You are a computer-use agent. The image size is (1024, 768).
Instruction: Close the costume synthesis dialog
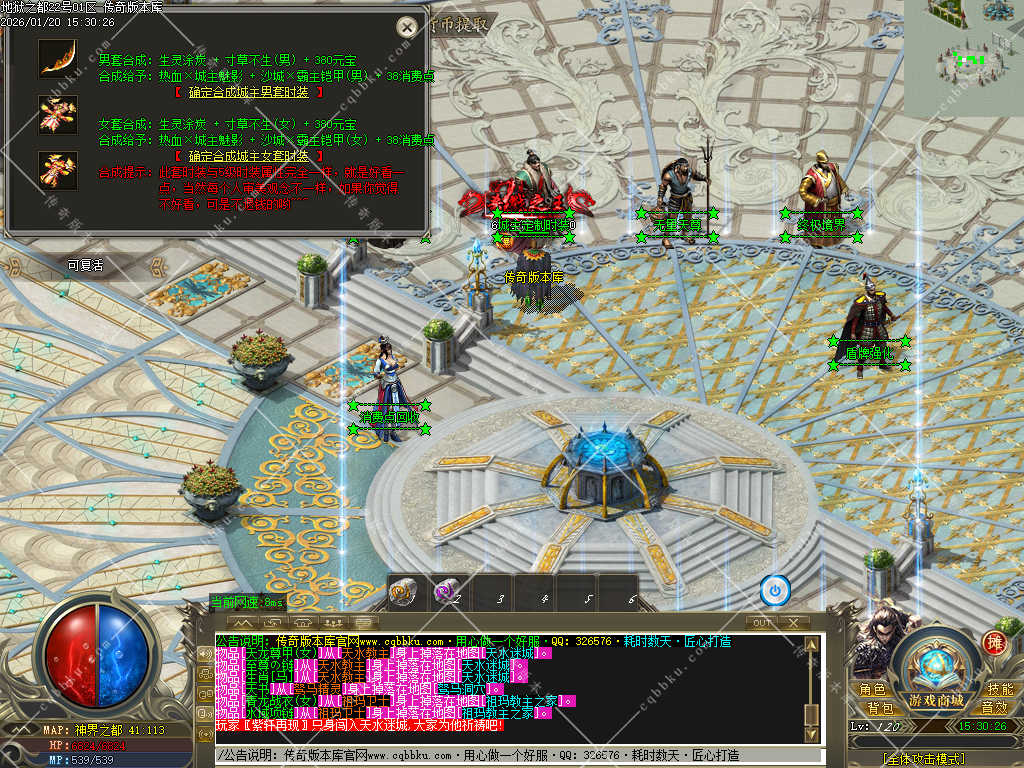point(406,28)
